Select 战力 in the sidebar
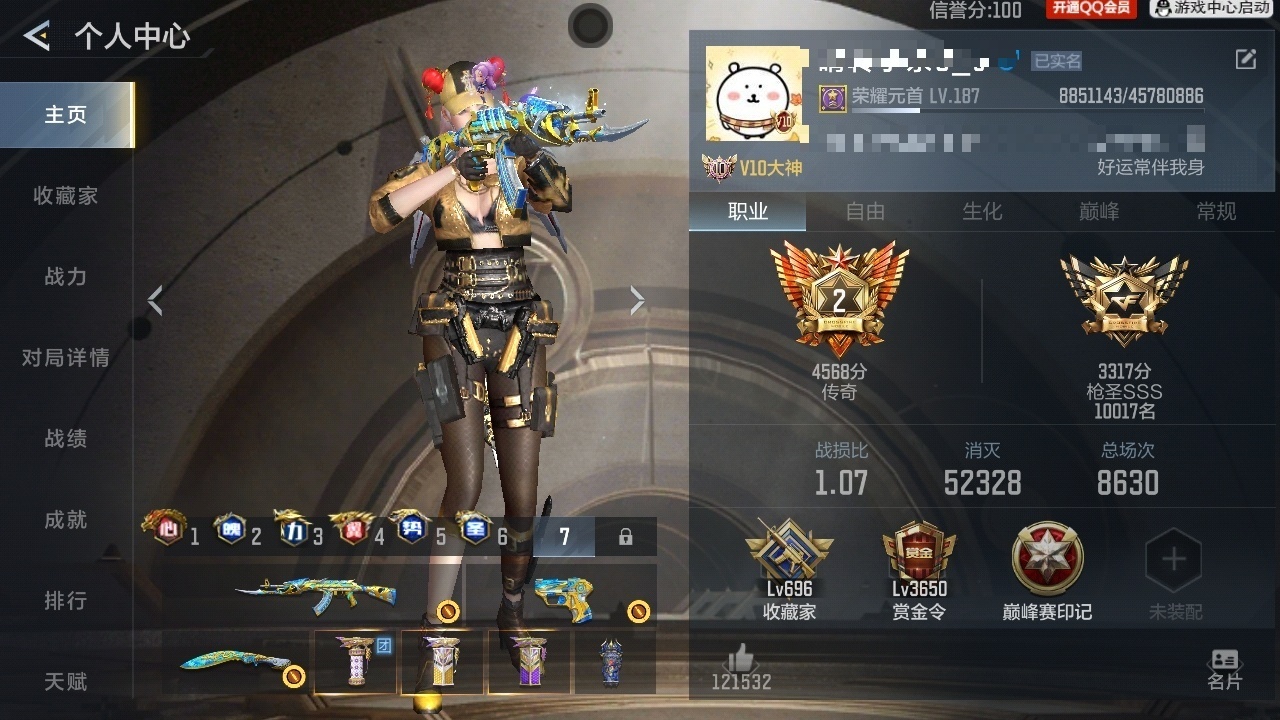Screen dimensions: 1280x720 66,277
